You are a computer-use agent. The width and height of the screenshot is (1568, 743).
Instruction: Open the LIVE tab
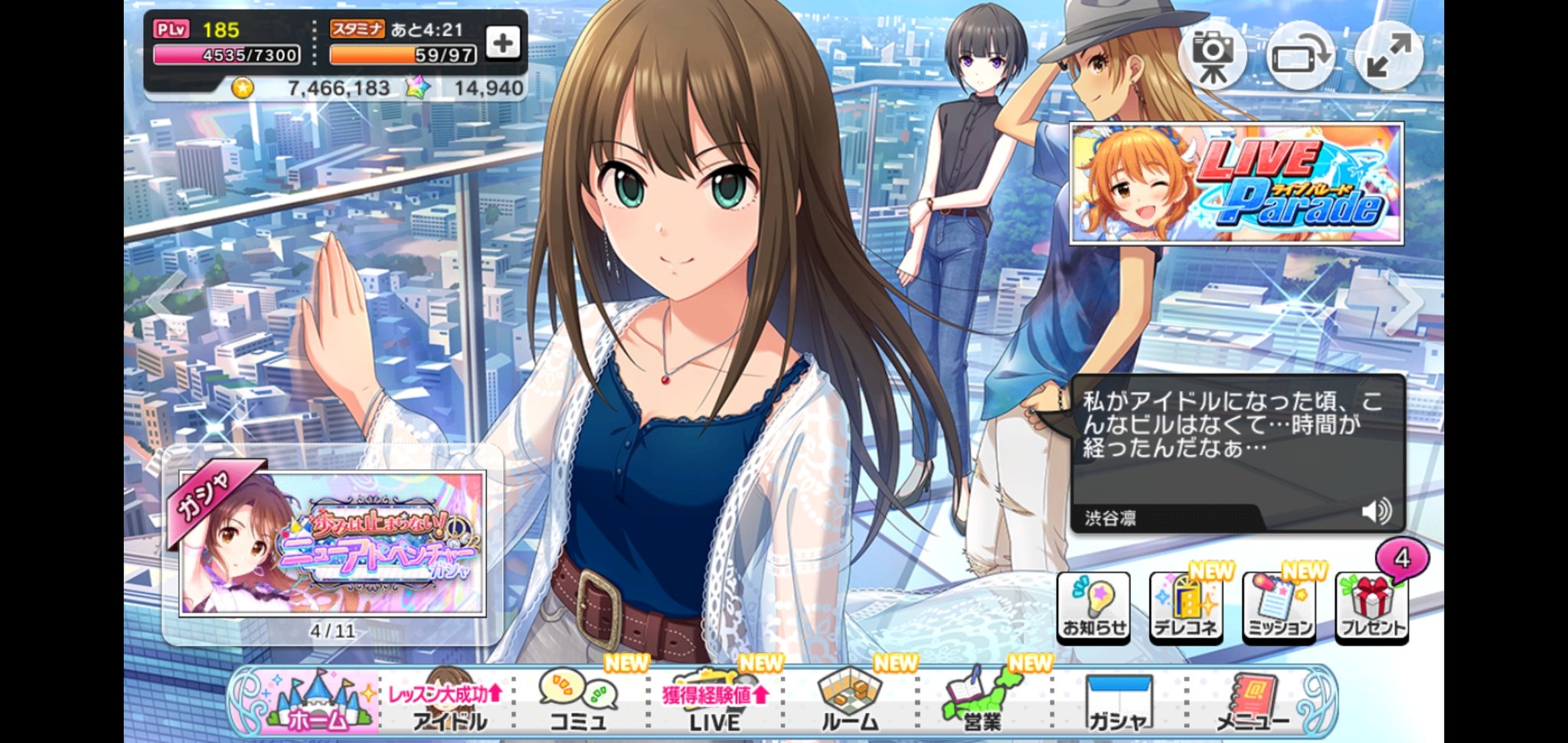tap(714, 702)
